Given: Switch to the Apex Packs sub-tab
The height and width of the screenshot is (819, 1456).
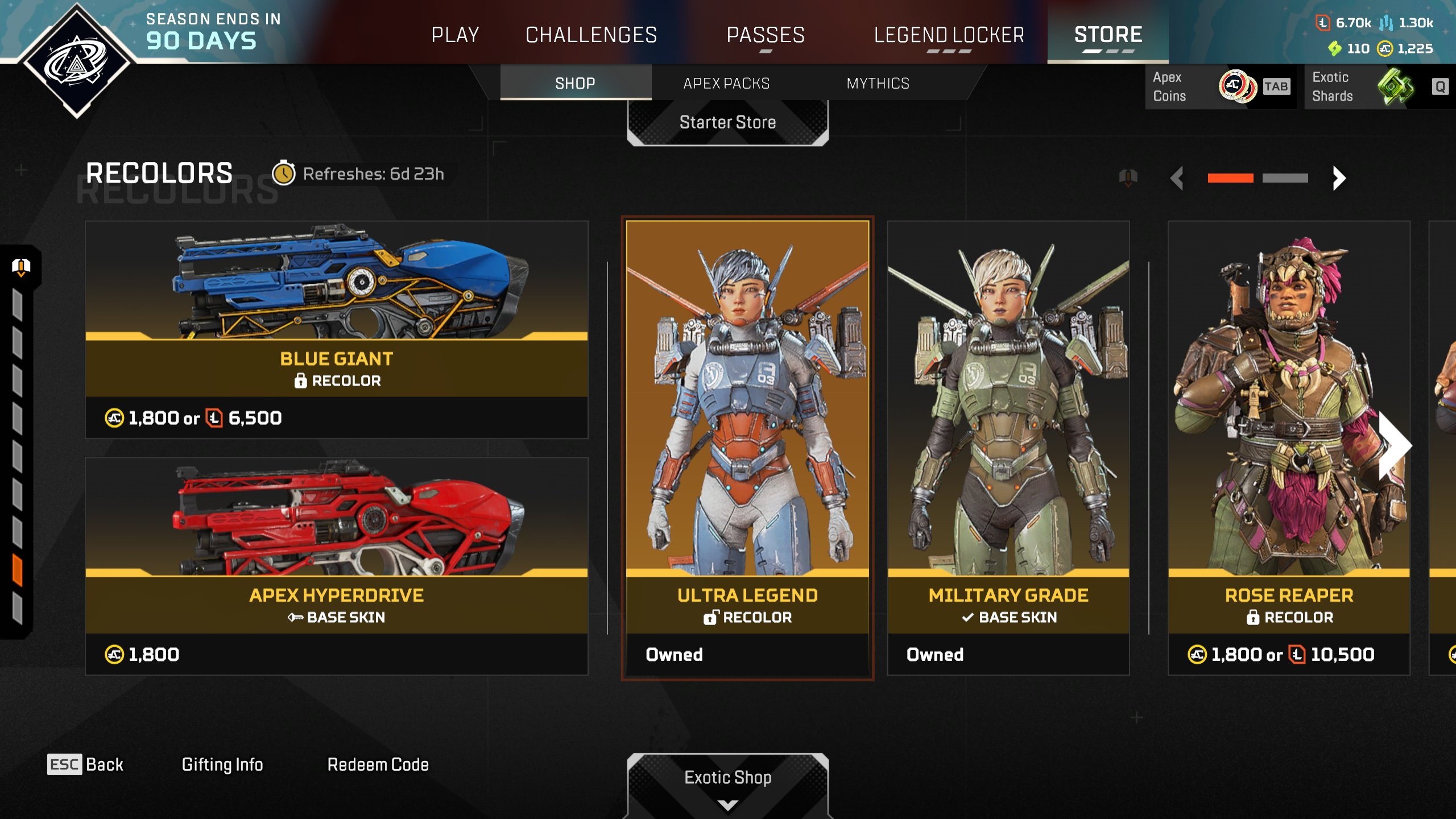Looking at the screenshot, I should coord(726,83).
